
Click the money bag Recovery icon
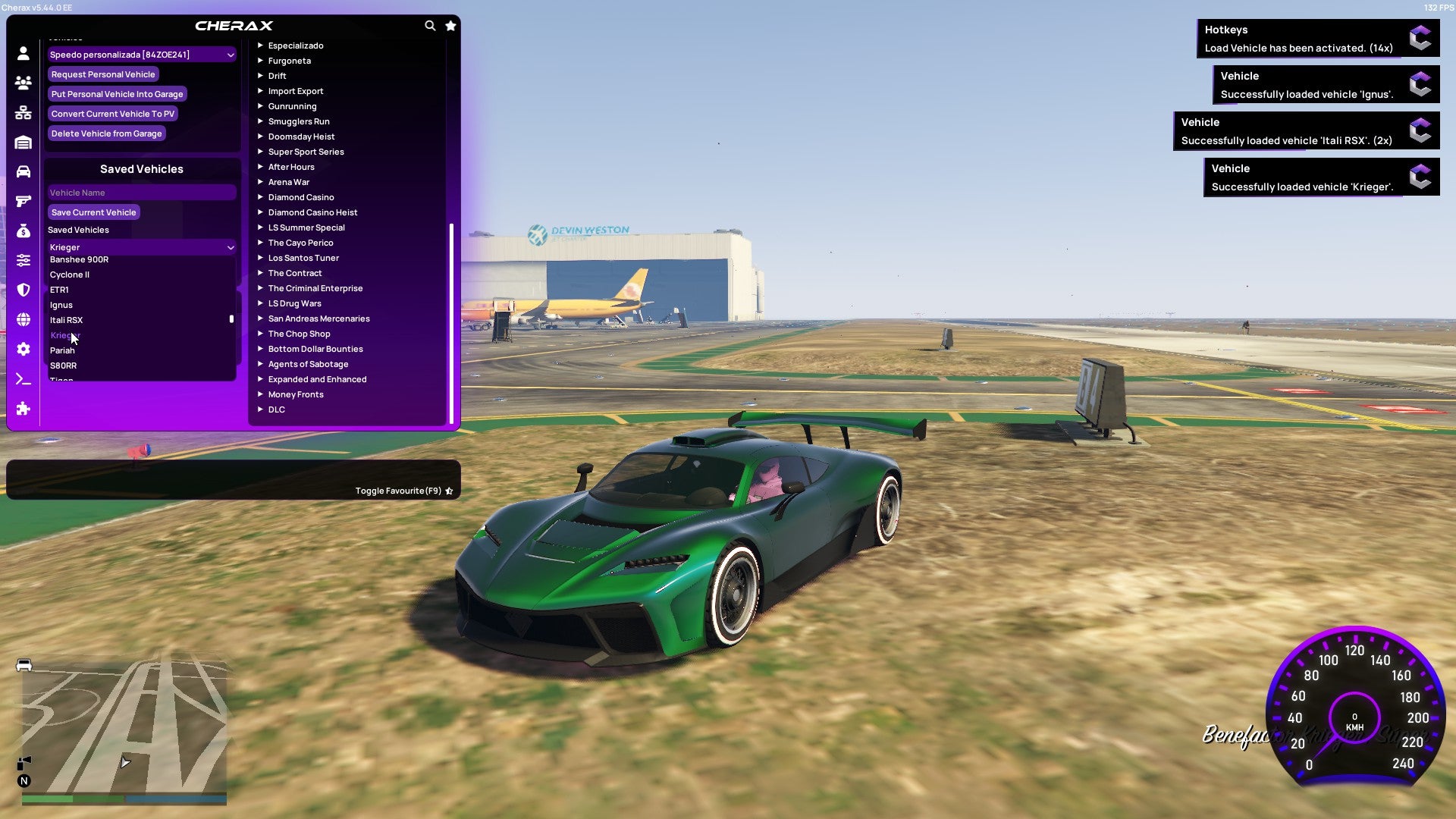click(x=23, y=230)
